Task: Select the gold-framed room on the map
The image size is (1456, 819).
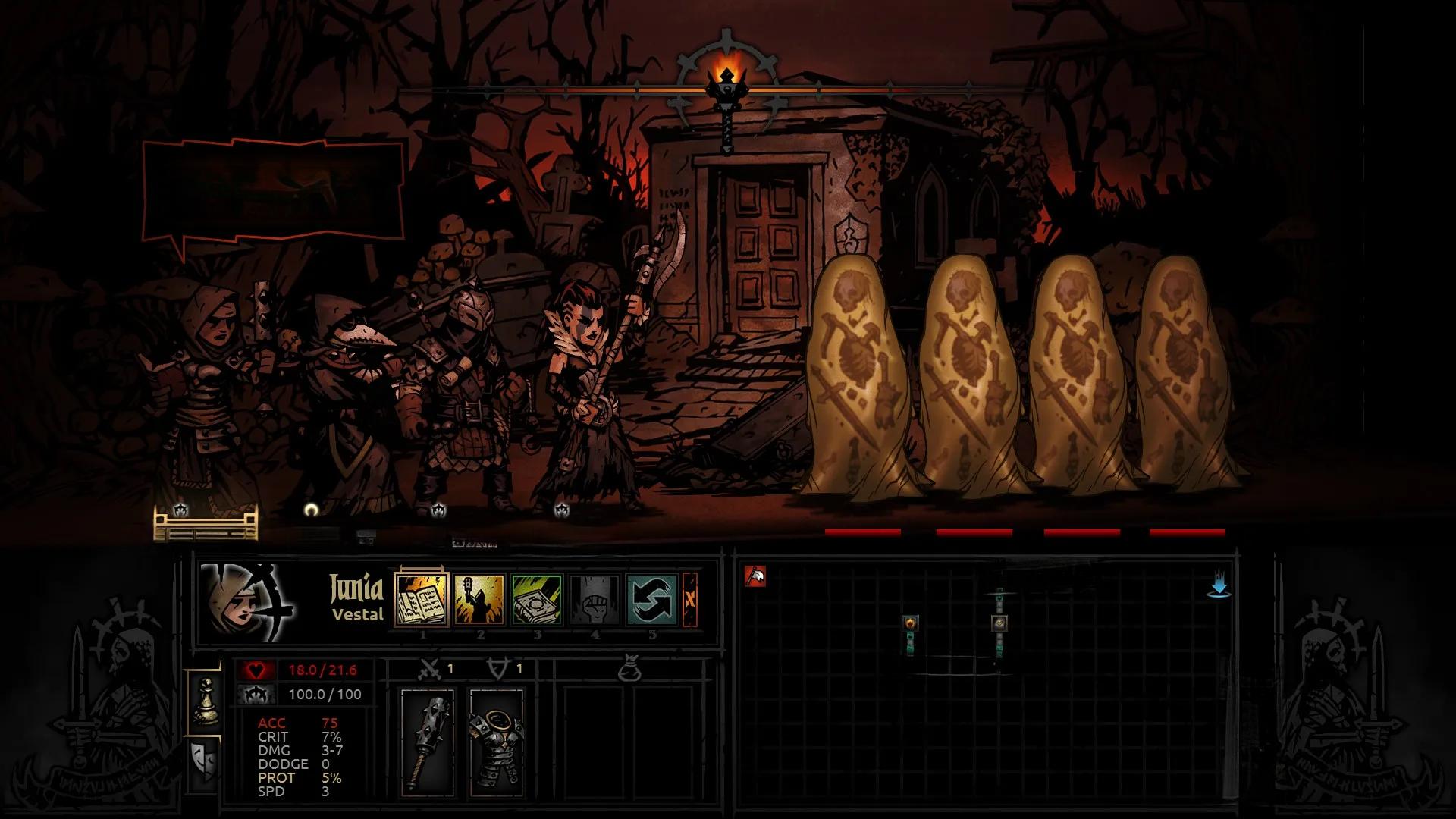Action: click(x=999, y=623)
